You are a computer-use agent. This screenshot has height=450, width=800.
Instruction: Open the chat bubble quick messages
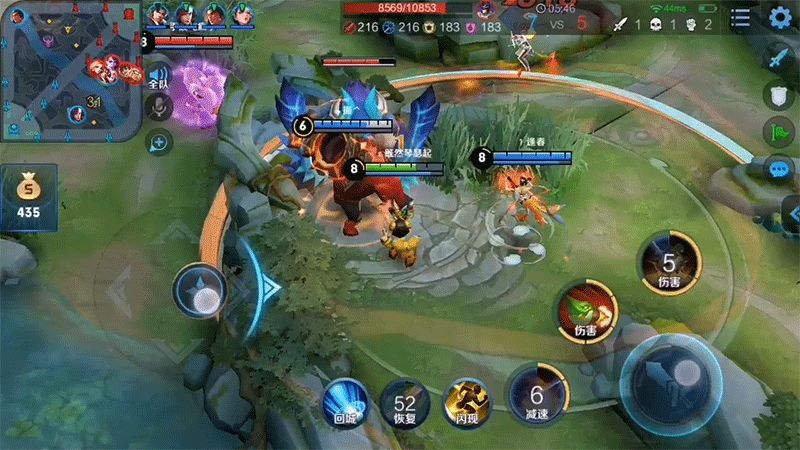779,169
